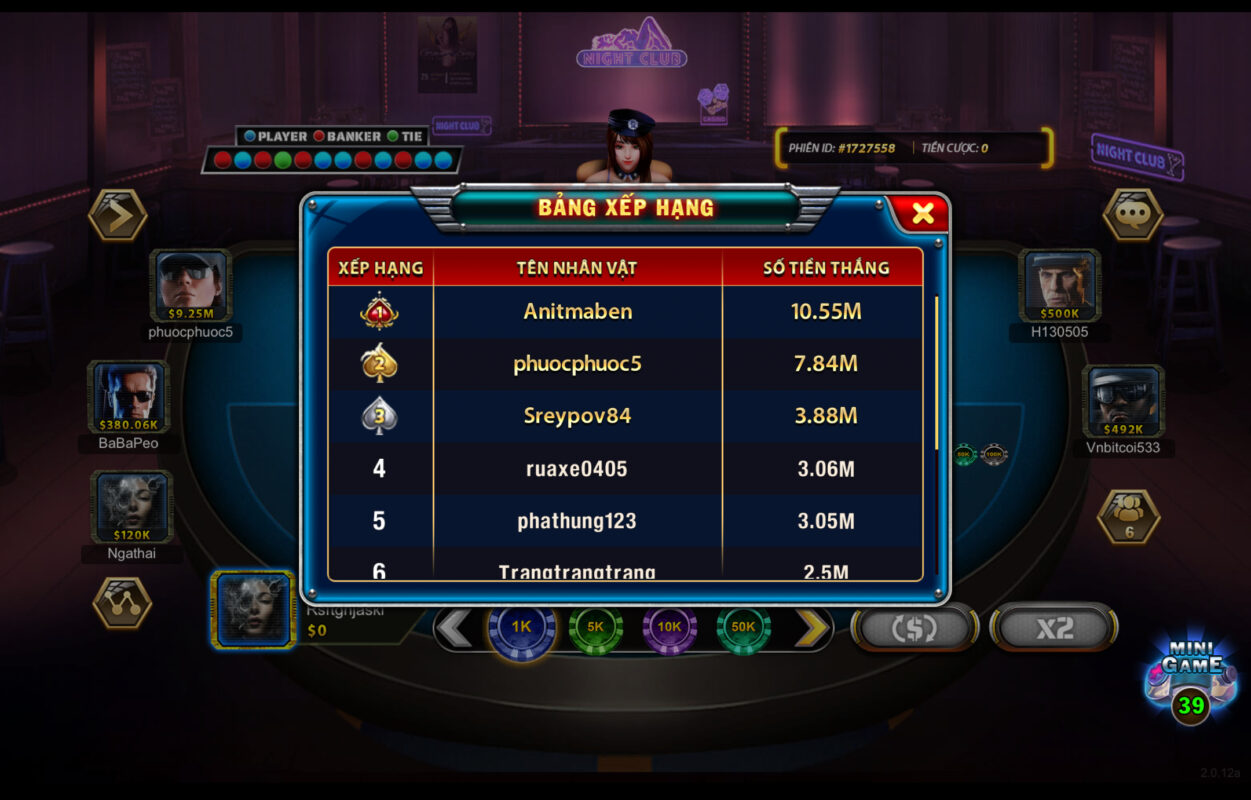Click the share hexagon icon

(122, 603)
